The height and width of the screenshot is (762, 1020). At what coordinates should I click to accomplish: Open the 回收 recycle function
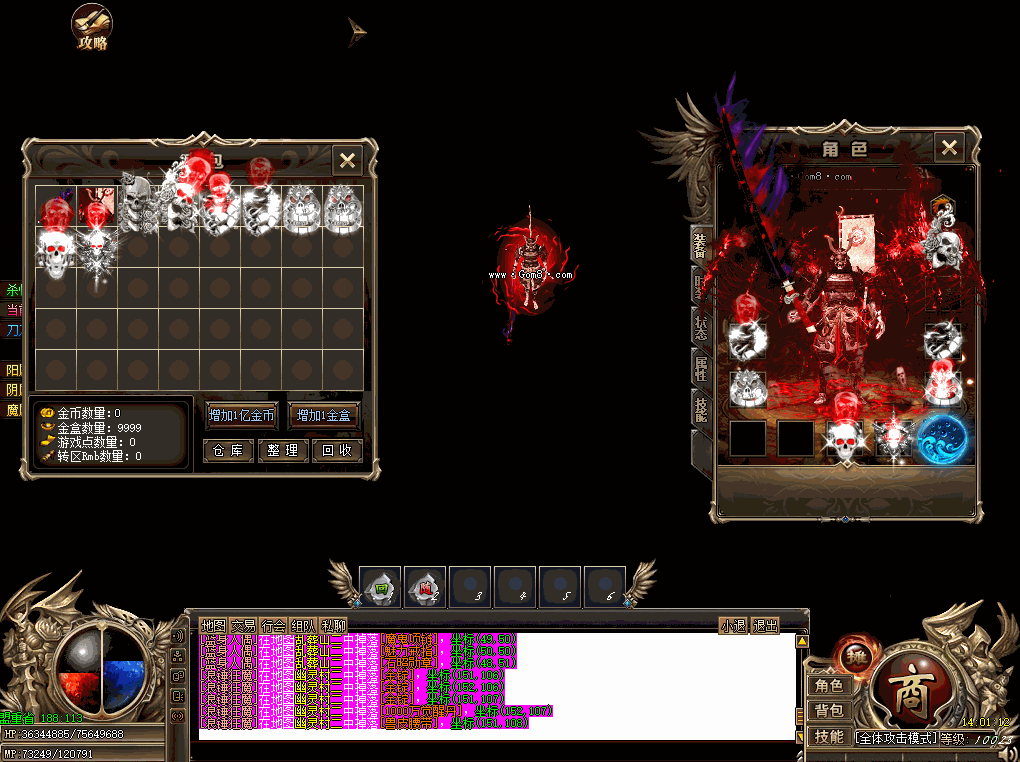pyautogui.click(x=335, y=451)
